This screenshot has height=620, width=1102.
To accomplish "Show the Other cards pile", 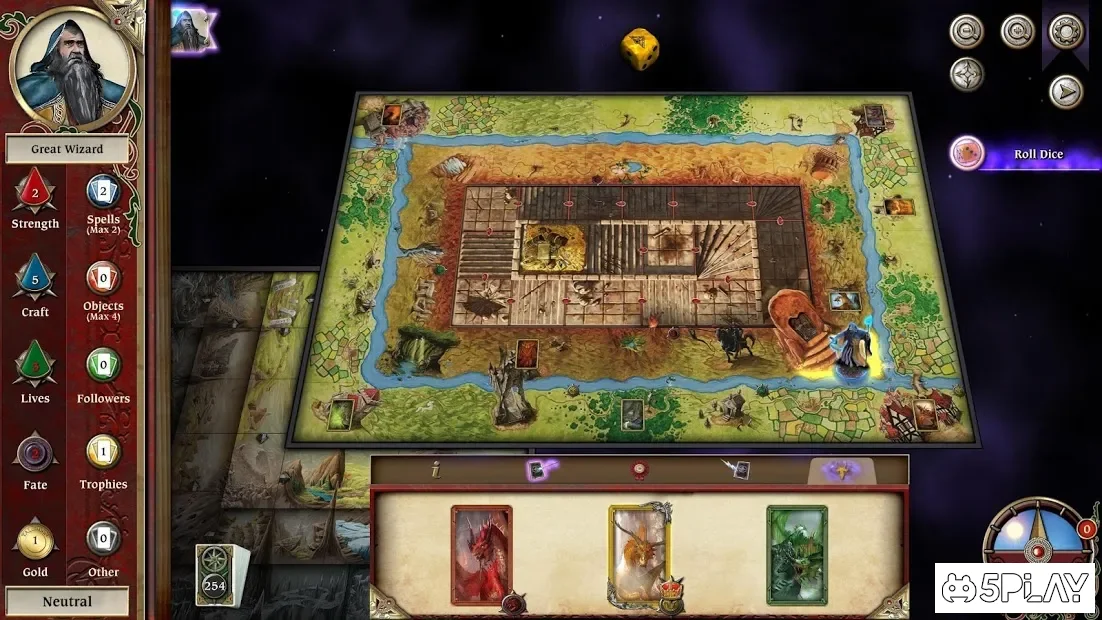I will pos(103,540).
